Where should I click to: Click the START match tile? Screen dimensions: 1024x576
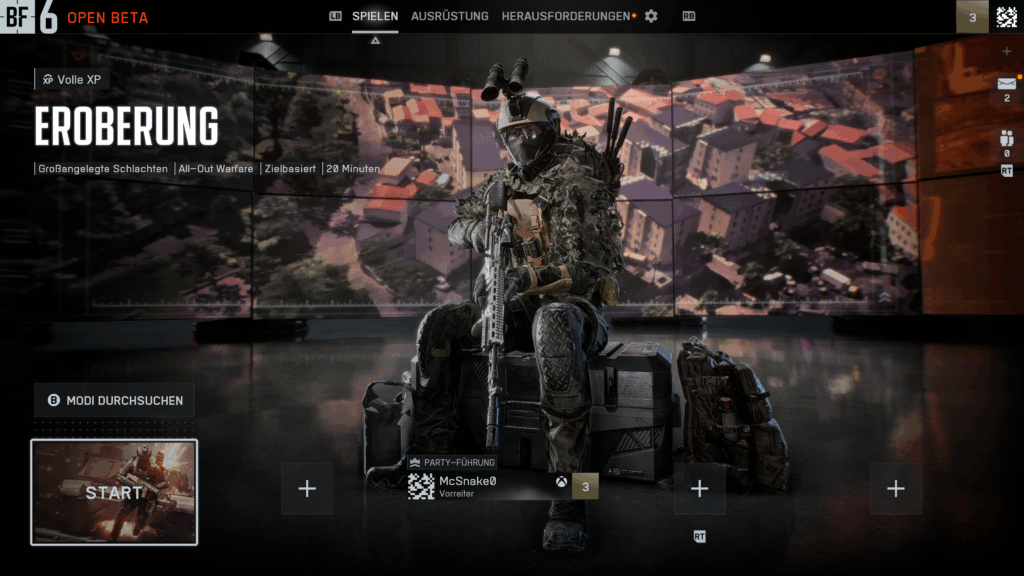click(x=114, y=492)
